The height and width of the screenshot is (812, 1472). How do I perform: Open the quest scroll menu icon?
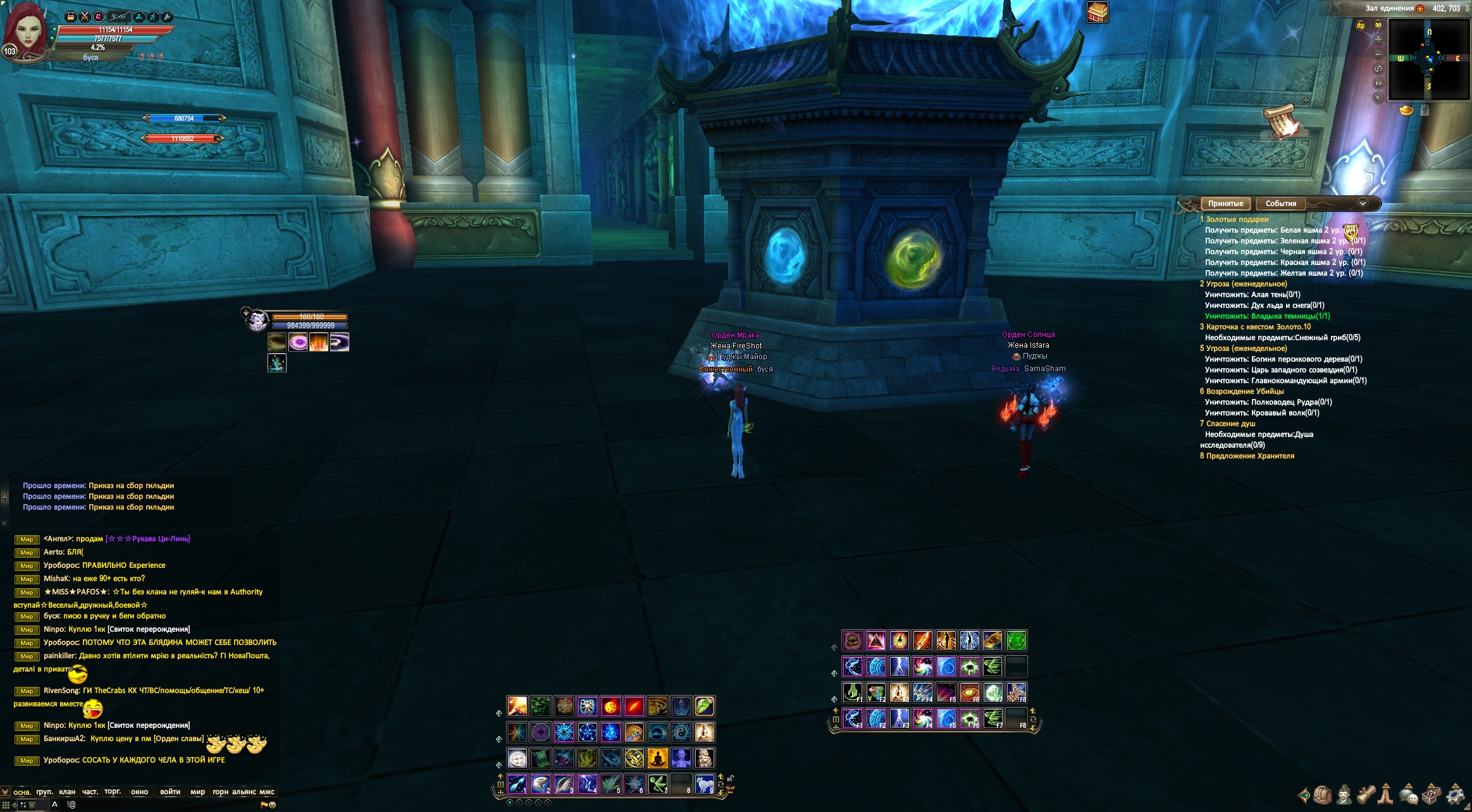[x=1366, y=794]
